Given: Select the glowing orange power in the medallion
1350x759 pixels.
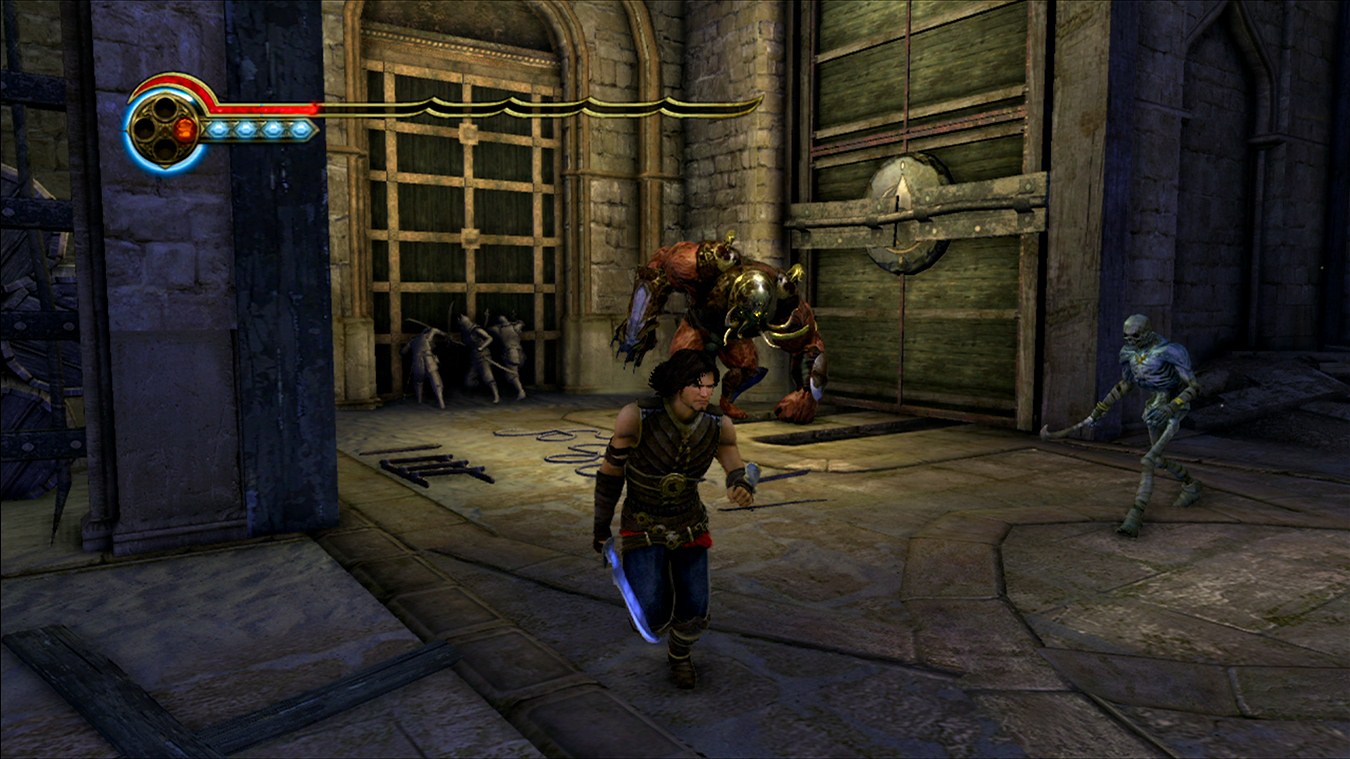Looking at the screenshot, I should [184, 129].
